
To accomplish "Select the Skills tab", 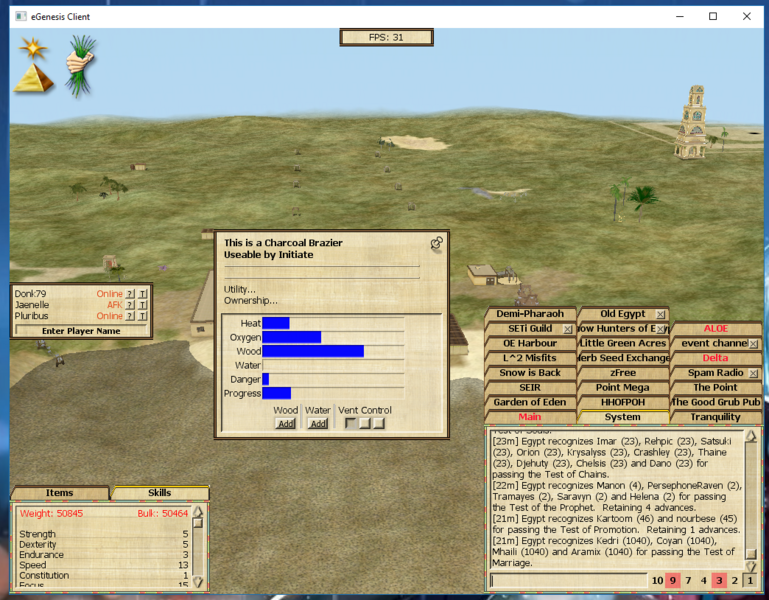I will pyautogui.click(x=159, y=492).
